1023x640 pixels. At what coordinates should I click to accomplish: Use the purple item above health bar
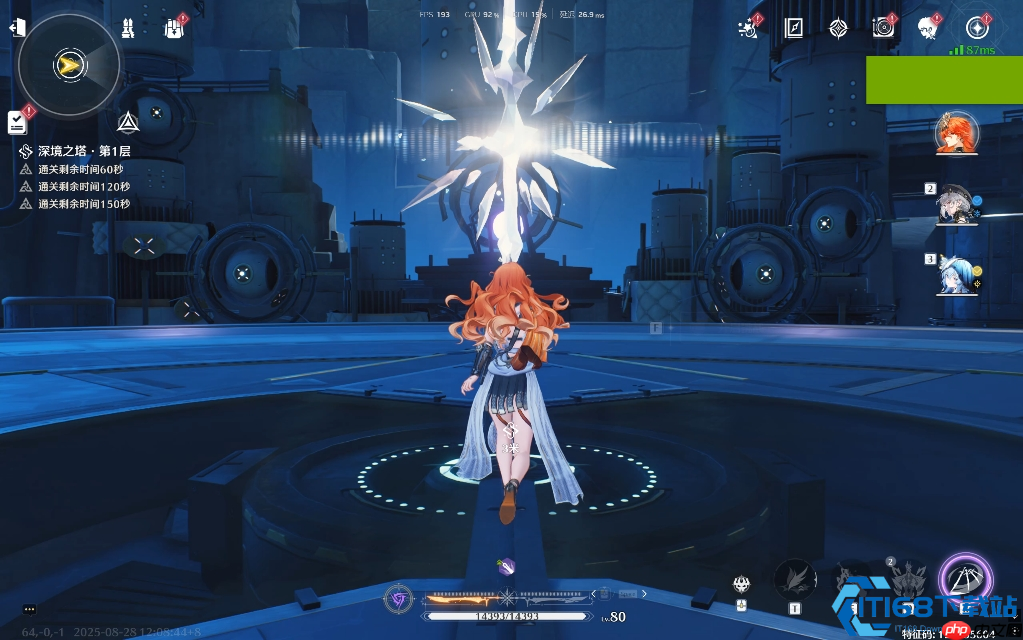(x=506, y=566)
